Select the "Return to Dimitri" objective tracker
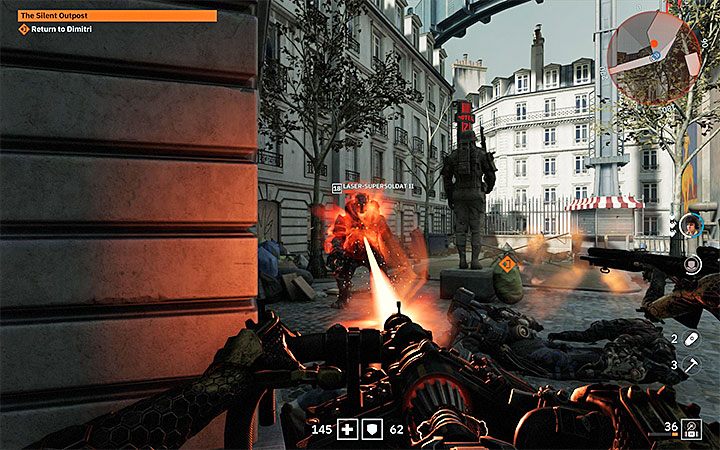Image resolution: width=720 pixels, height=450 pixels. 61,29
